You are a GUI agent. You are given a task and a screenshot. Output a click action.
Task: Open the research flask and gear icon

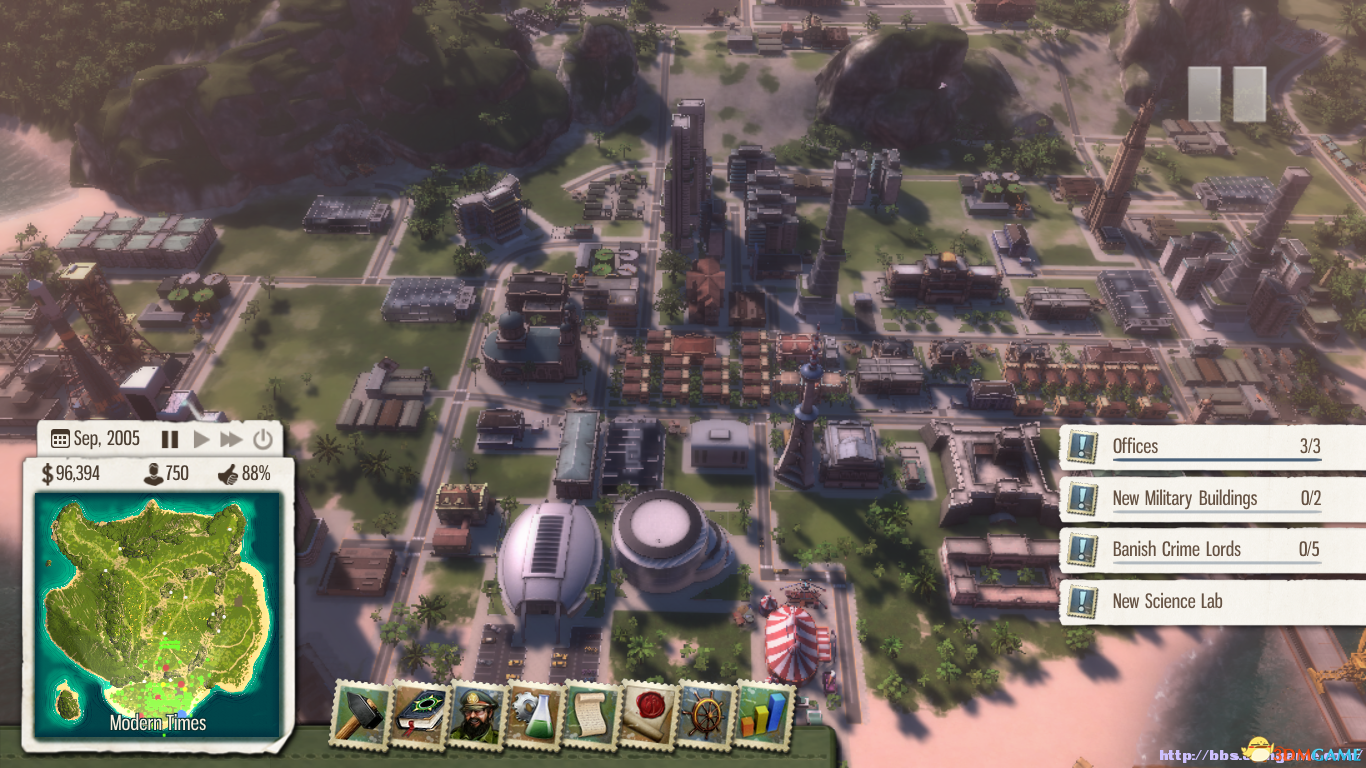pyautogui.click(x=533, y=714)
